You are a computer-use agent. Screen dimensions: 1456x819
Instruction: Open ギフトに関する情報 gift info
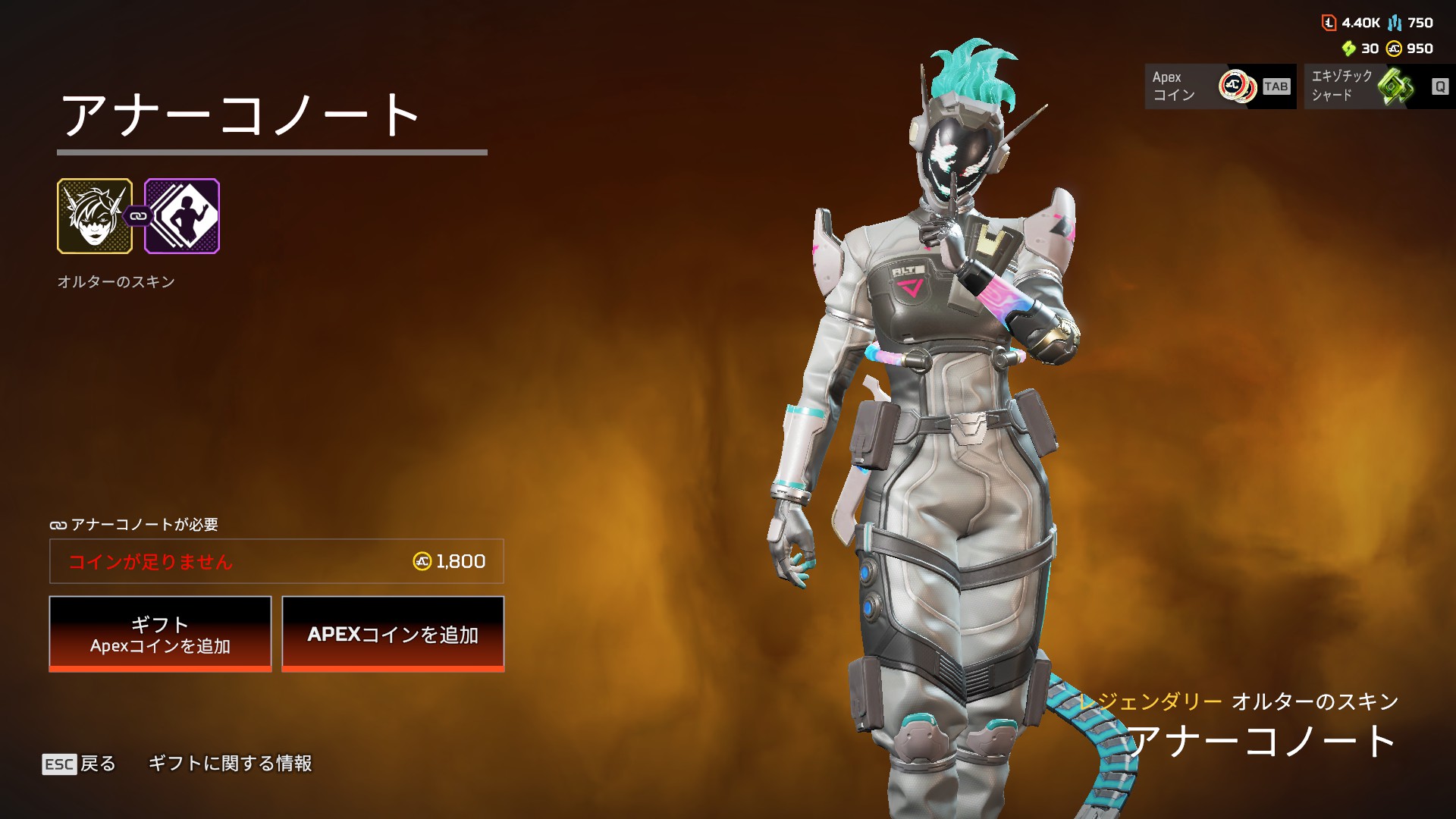point(230,764)
